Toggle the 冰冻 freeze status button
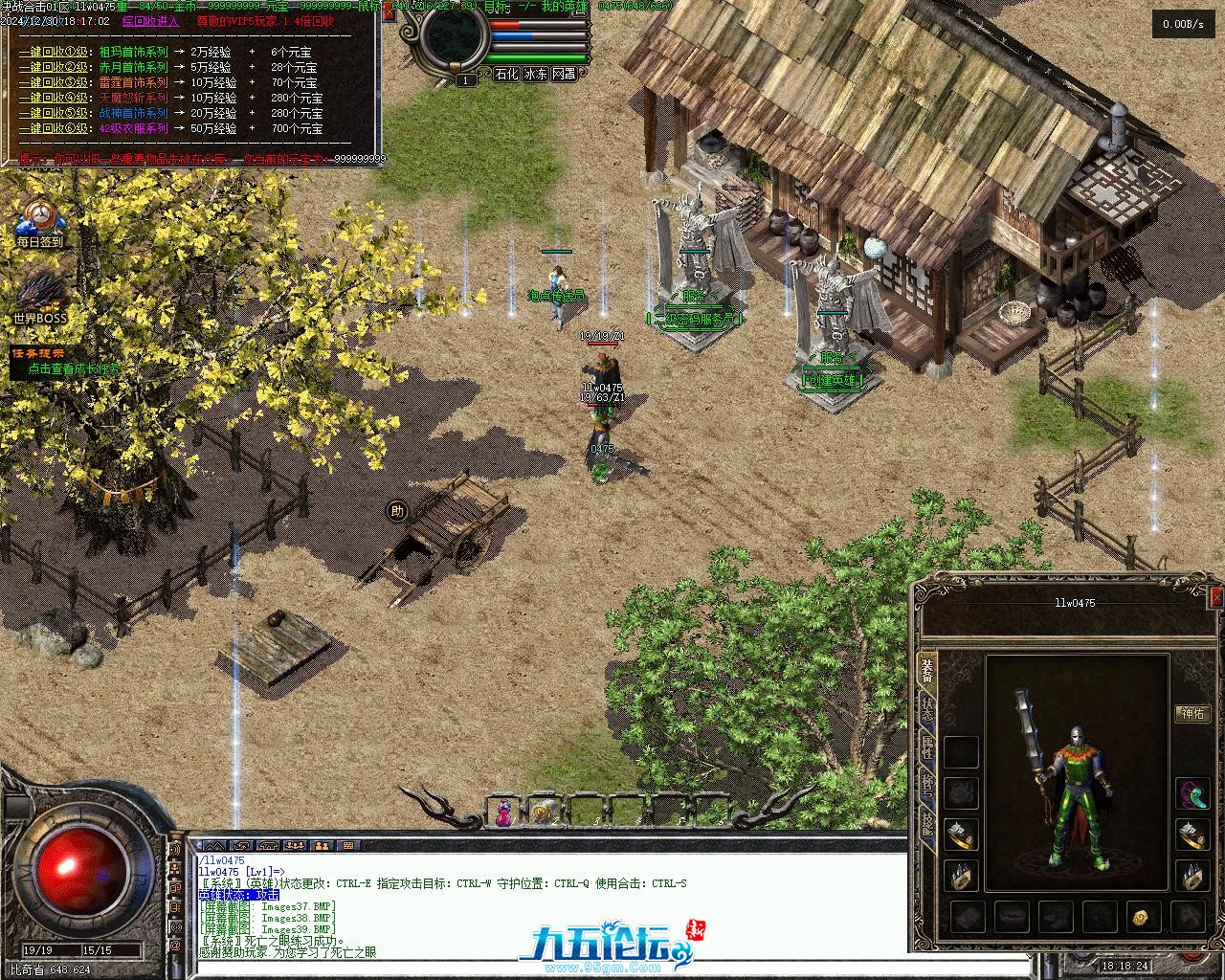This screenshot has height=980, width=1225. (535, 74)
